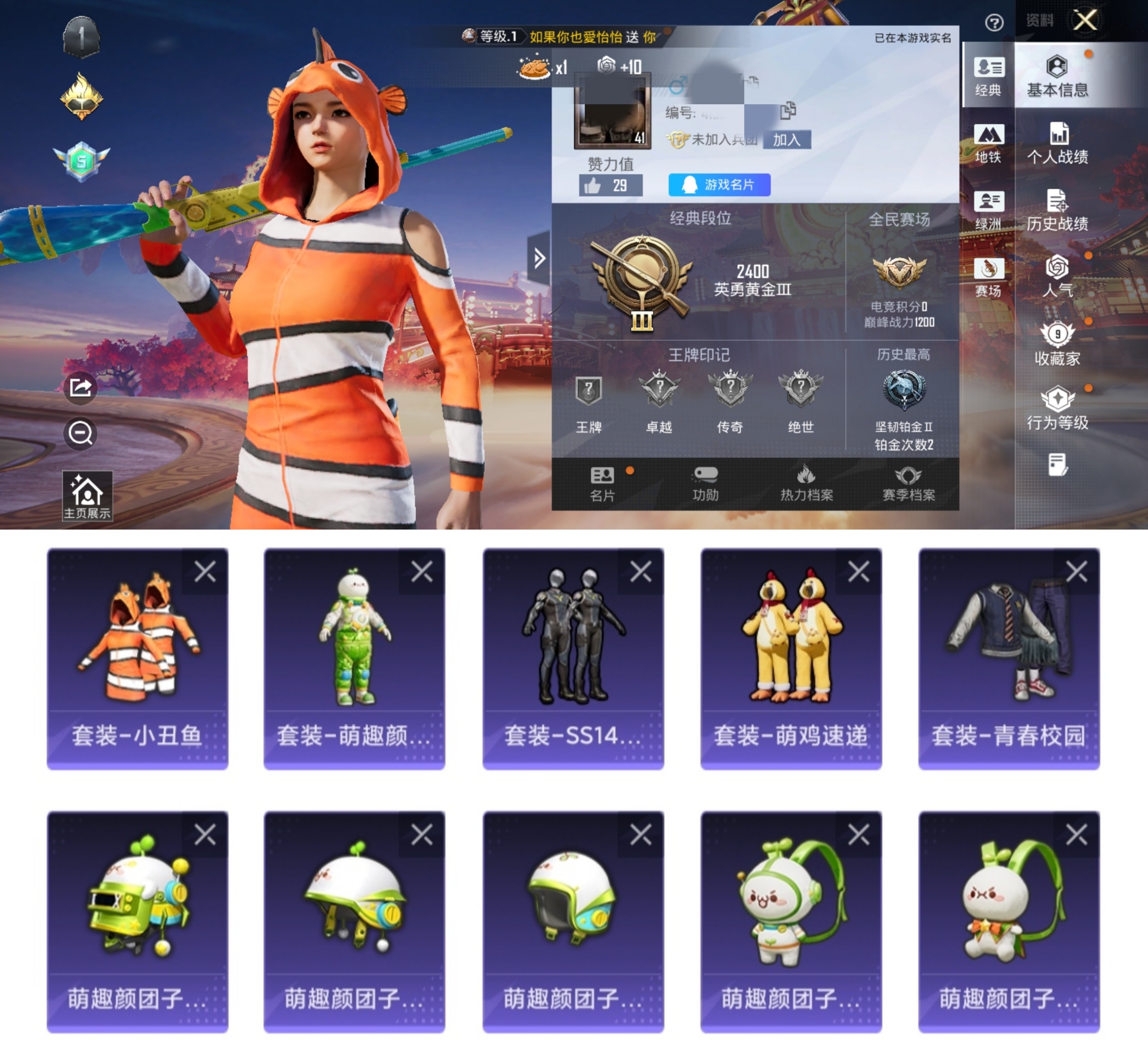Join a corps with the 加入 button
The width and height of the screenshot is (1148, 1040).
coord(787,139)
